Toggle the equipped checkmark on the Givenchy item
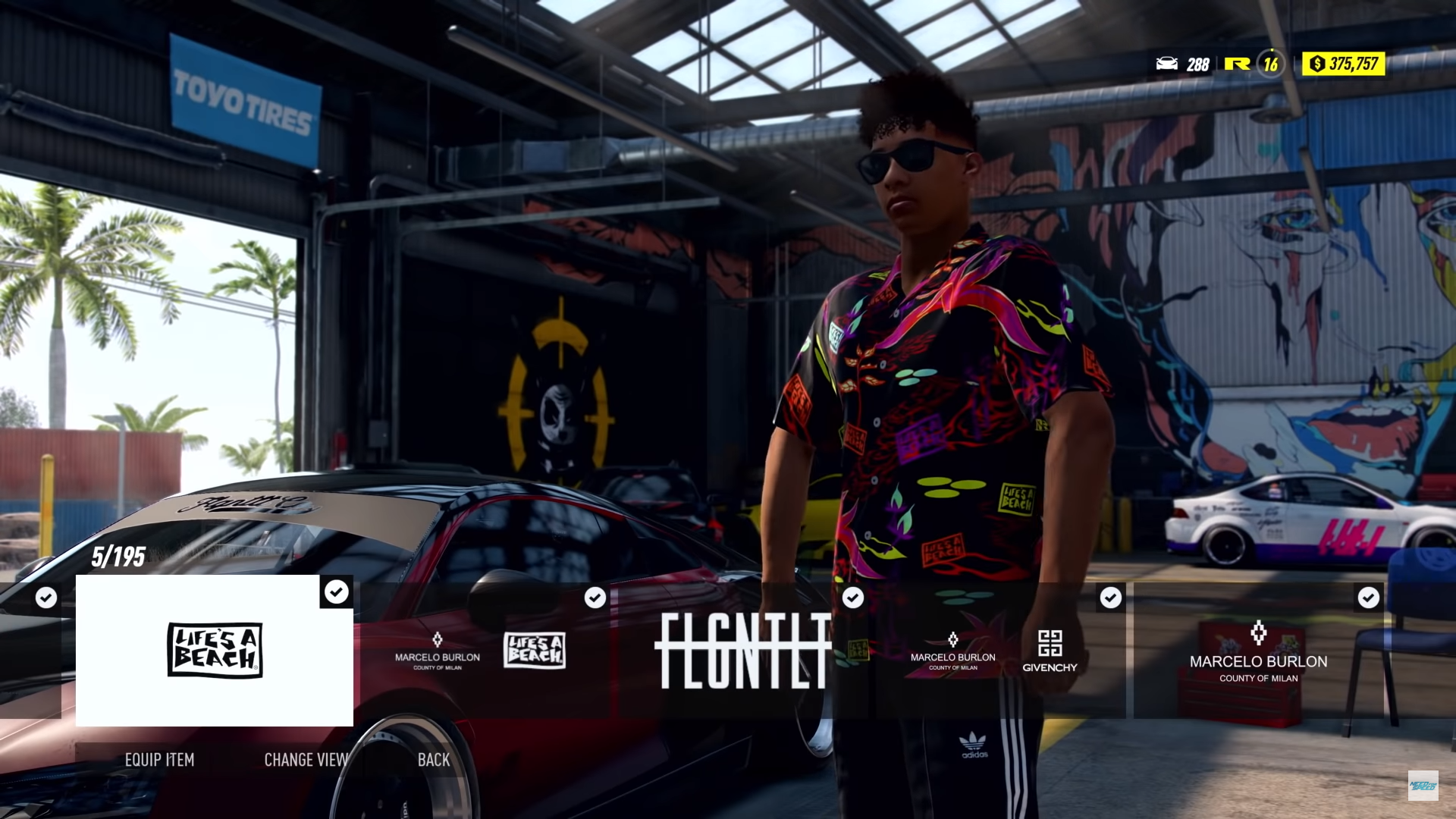Screen dimensions: 1456x819 coord(1110,598)
